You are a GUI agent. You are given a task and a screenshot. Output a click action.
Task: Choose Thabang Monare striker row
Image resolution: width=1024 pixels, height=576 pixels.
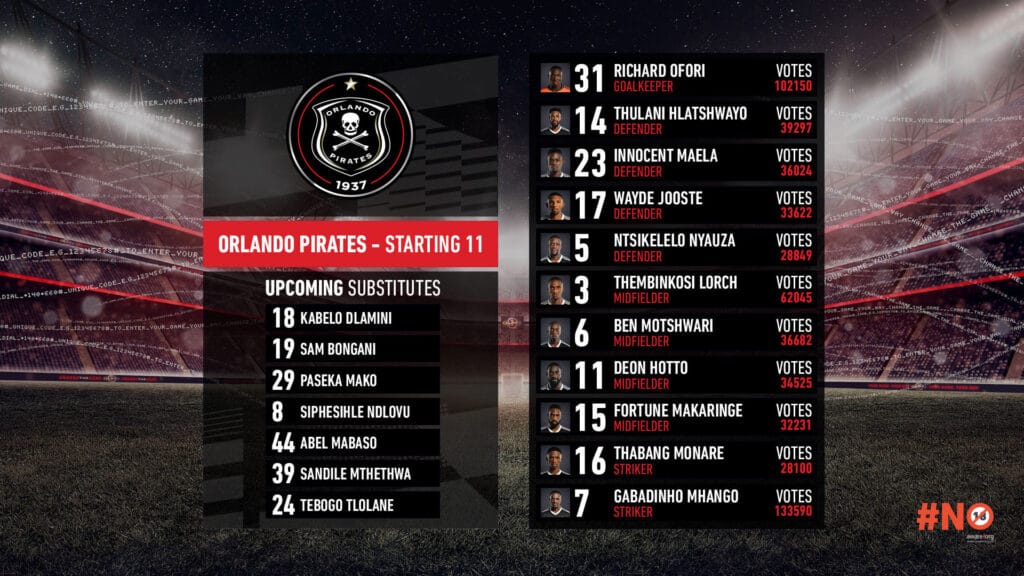pyautogui.click(x=677, y=459)
